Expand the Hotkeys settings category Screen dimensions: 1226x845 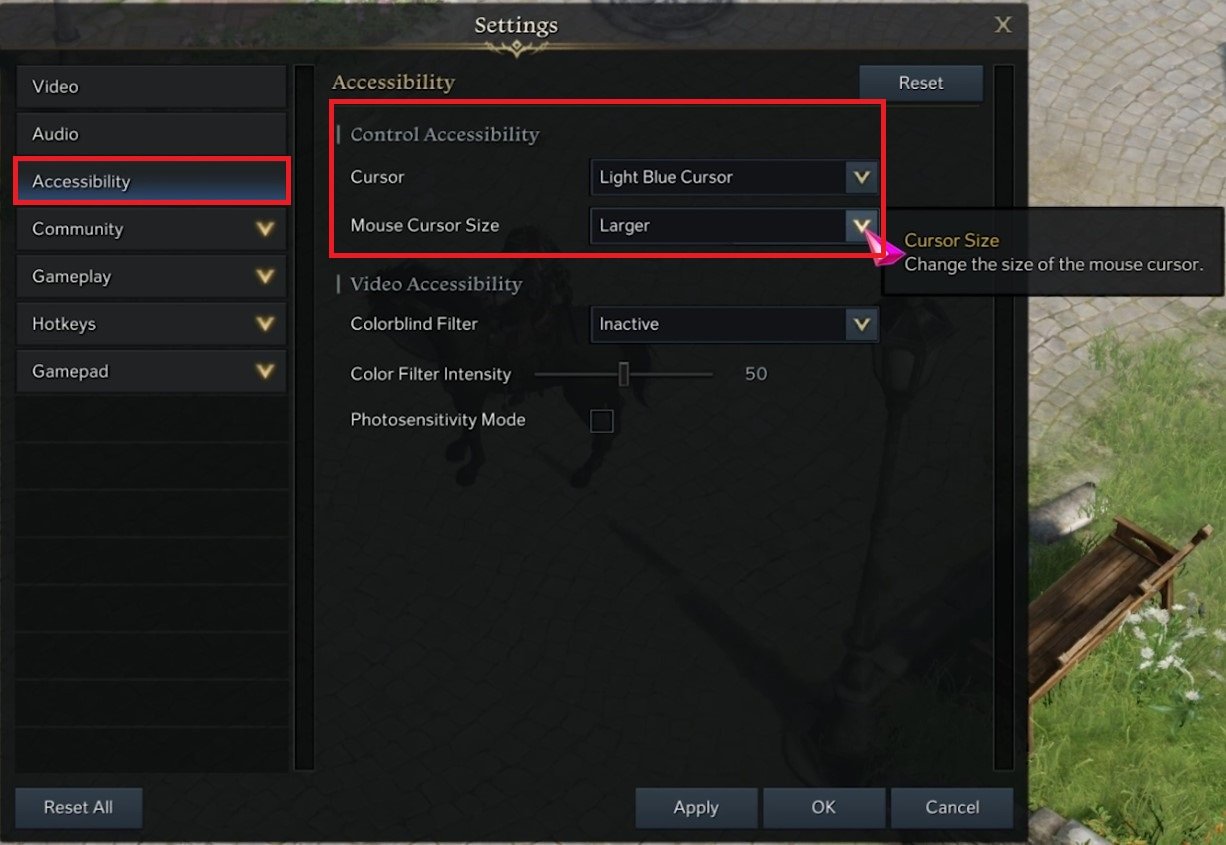click(150, 324)
